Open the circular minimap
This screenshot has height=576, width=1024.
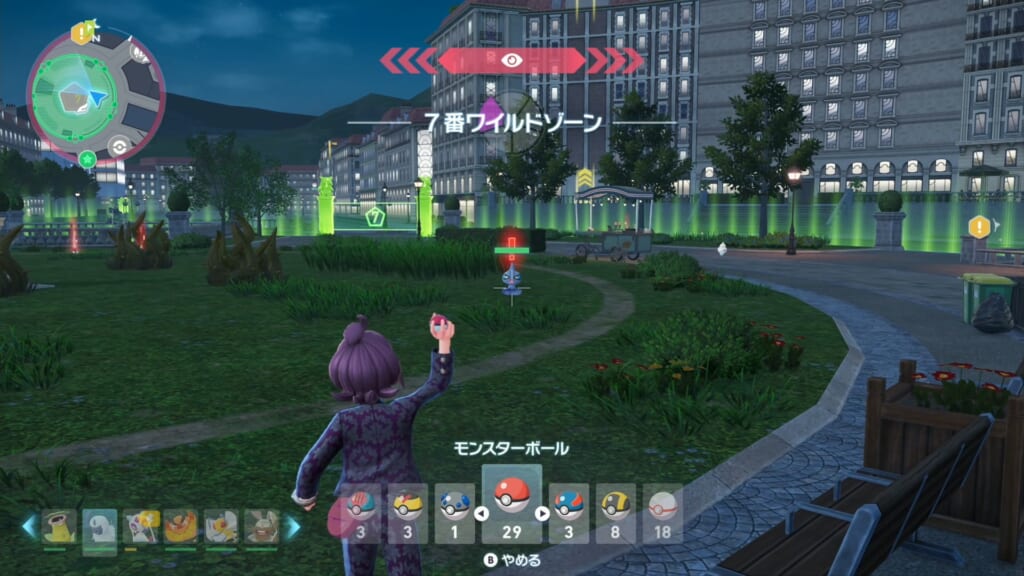click(x=93, y=95)
